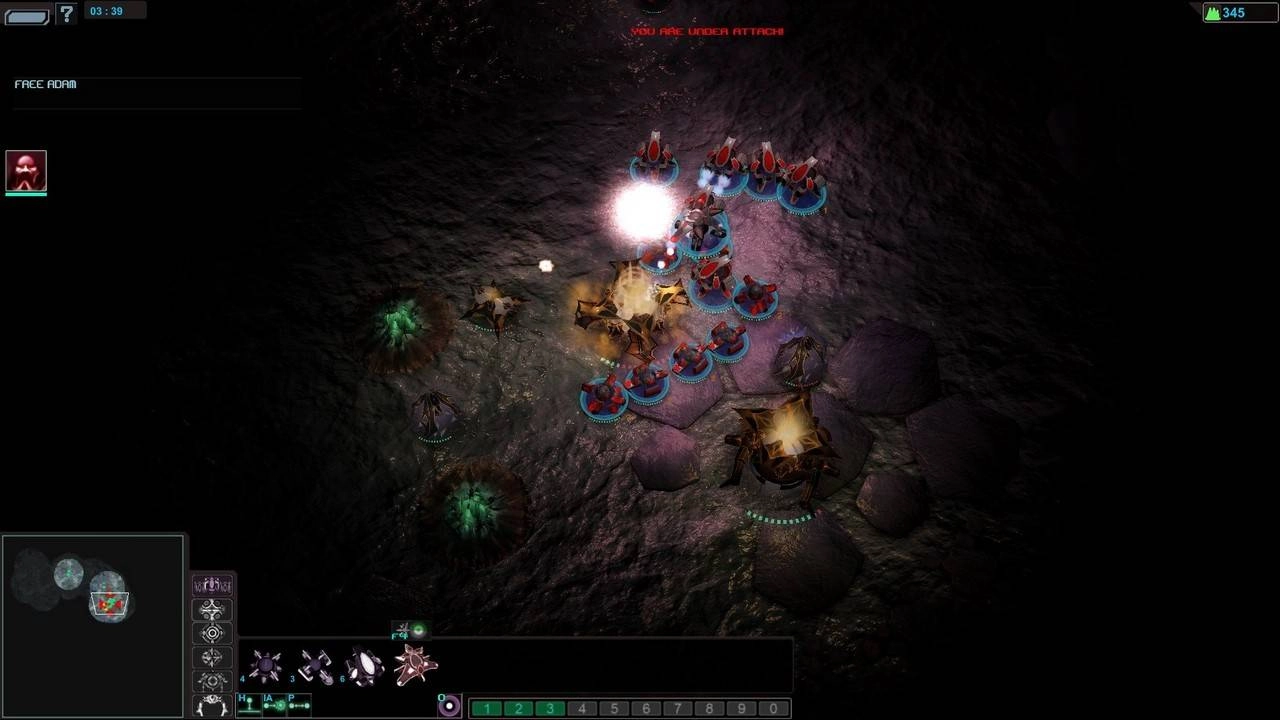The image size is (1280, 720).
Task: Select the red hero portrait
Action: (x=26, y=171)
